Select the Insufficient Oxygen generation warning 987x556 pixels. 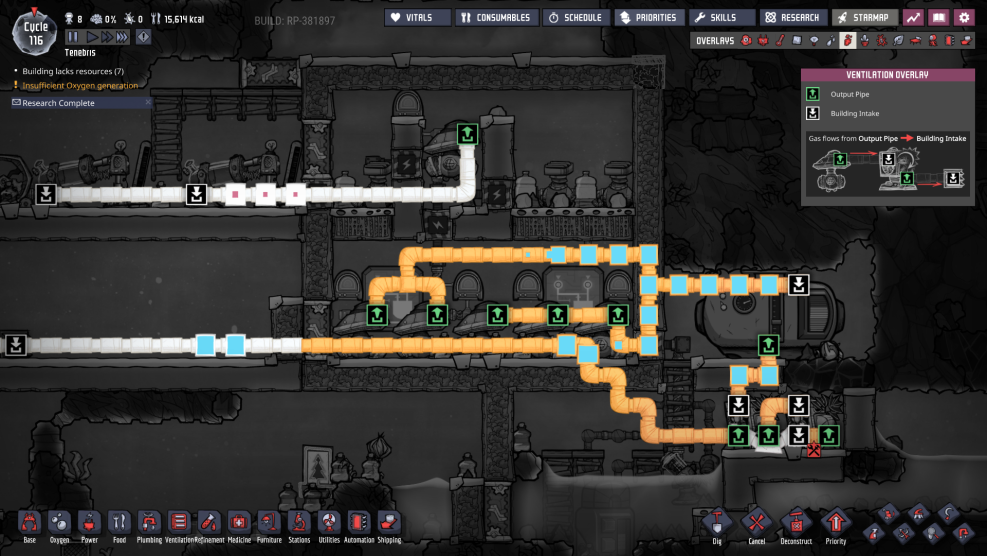click(x=80, y=86)
